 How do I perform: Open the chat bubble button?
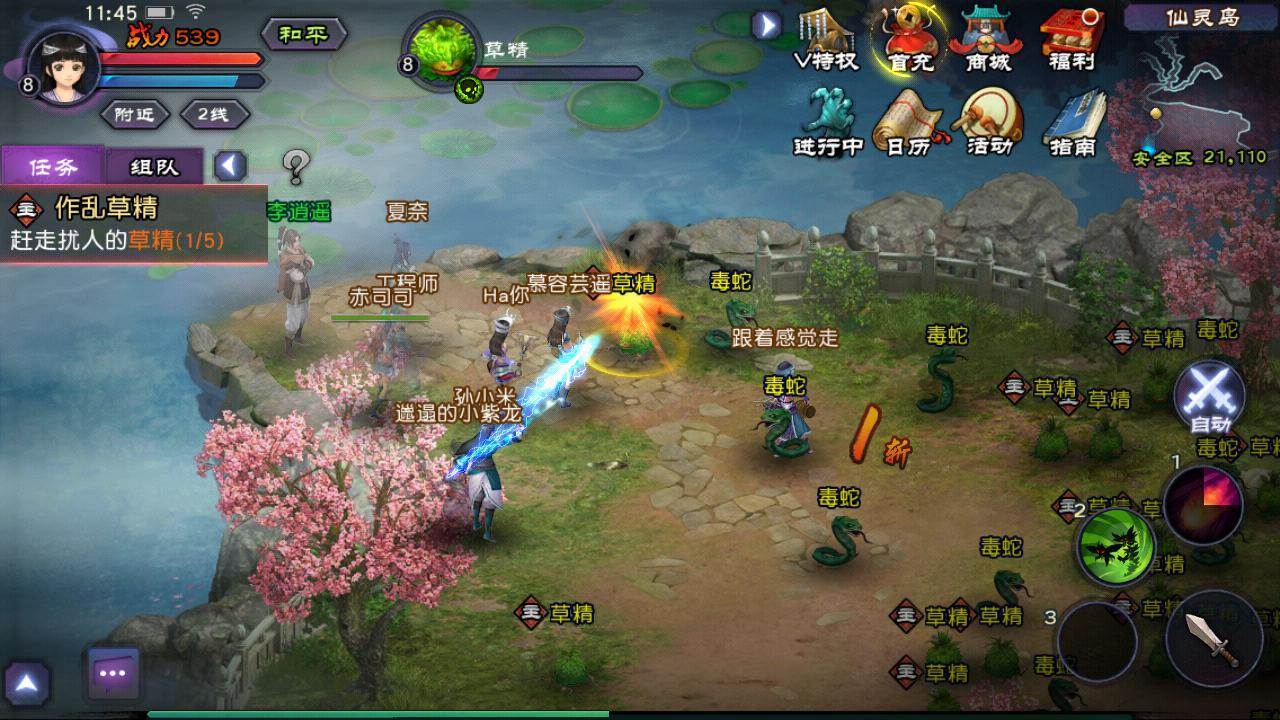coord(112,673)
